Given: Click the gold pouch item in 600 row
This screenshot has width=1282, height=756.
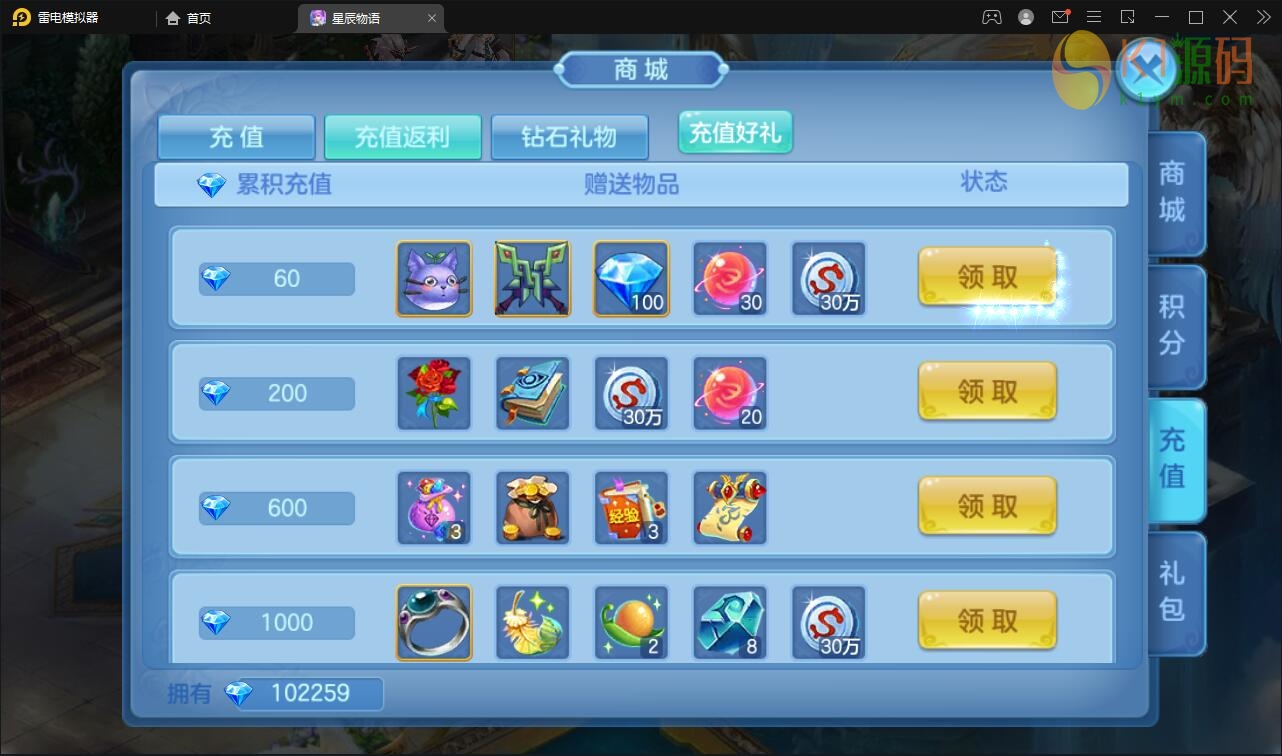Looking at the screenshot, I should [x=532, y=507].
